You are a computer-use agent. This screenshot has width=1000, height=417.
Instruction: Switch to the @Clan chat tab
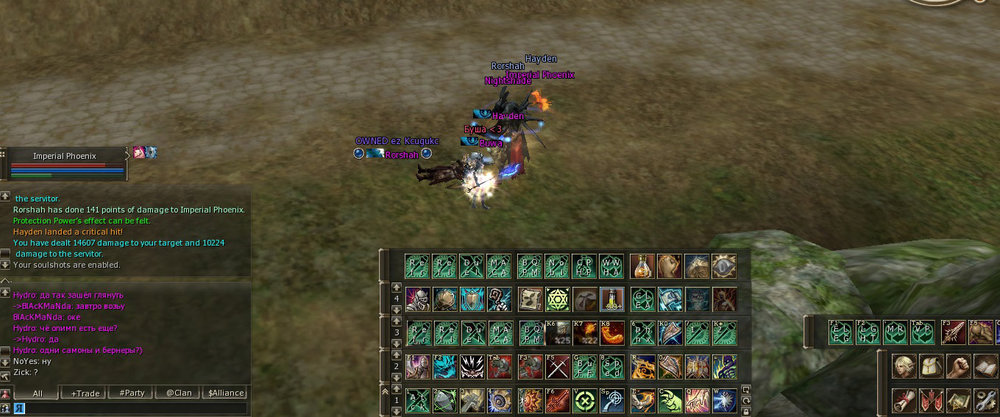176,393
